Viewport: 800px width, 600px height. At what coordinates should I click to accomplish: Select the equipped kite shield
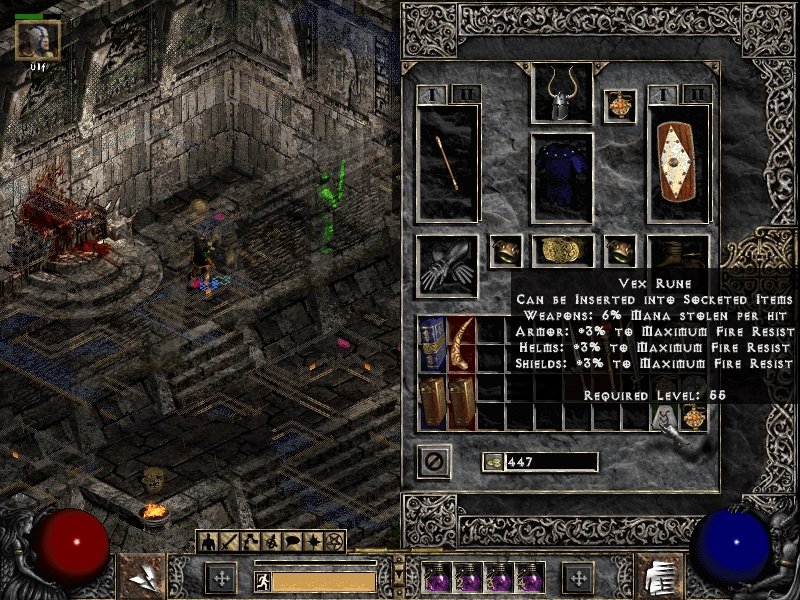pos(680,163)
